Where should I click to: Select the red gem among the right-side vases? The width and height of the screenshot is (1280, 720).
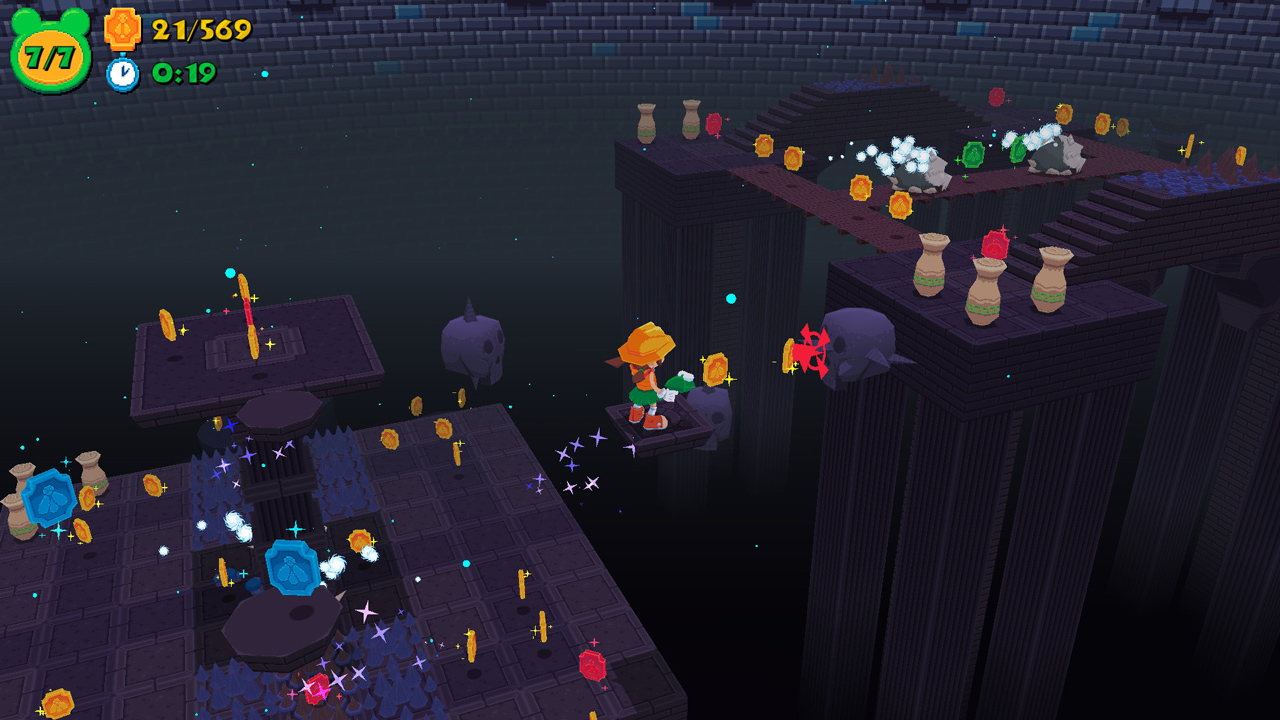(994, 243)
